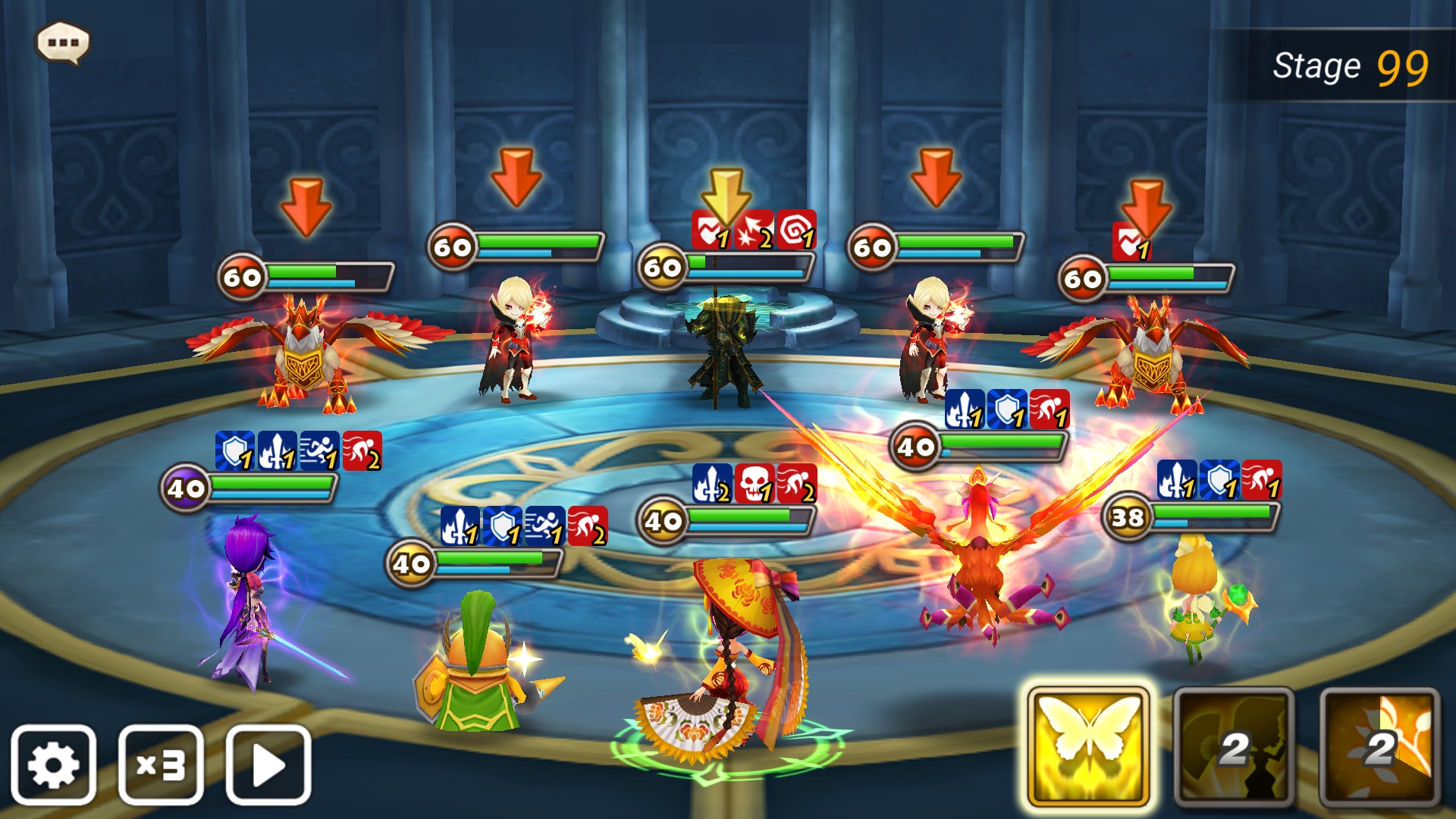This screenshot has width=1456, height=819.
Task: Toggle the x3 battle speed
Action: pos(161,764)
